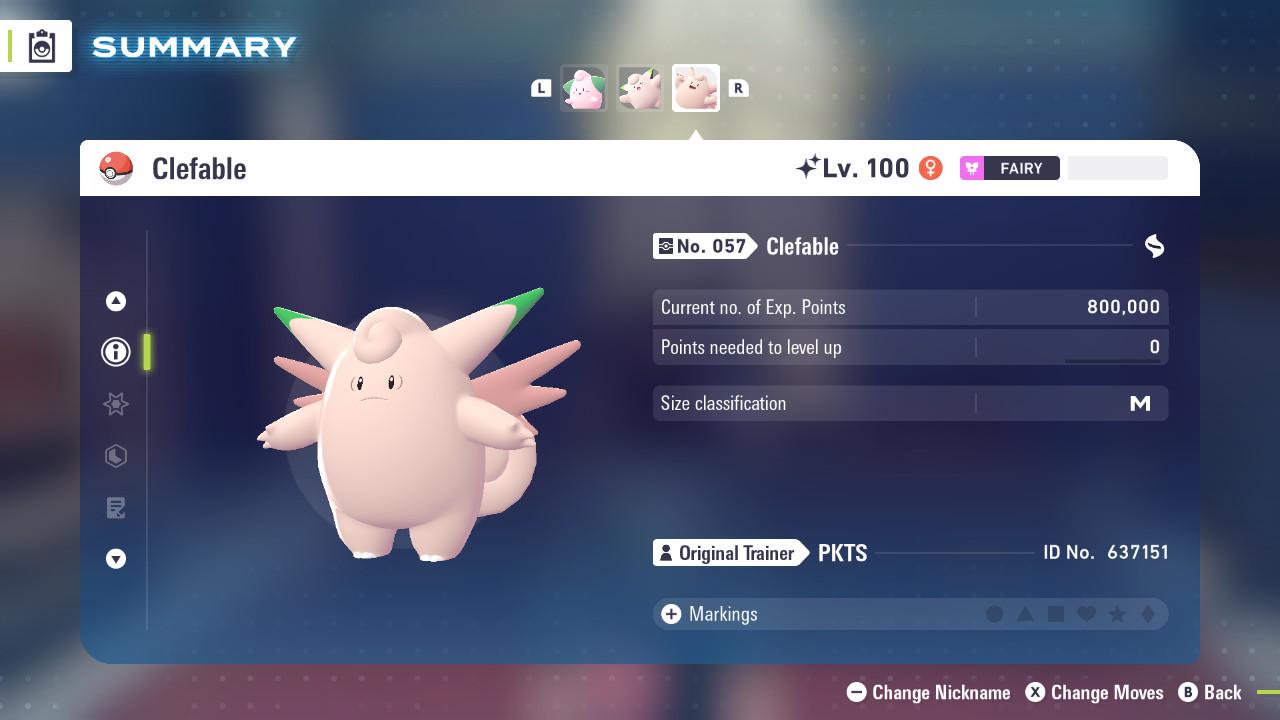Select the memo document icon in sidebar
The image size is (1280, 720).
point(115,508)
